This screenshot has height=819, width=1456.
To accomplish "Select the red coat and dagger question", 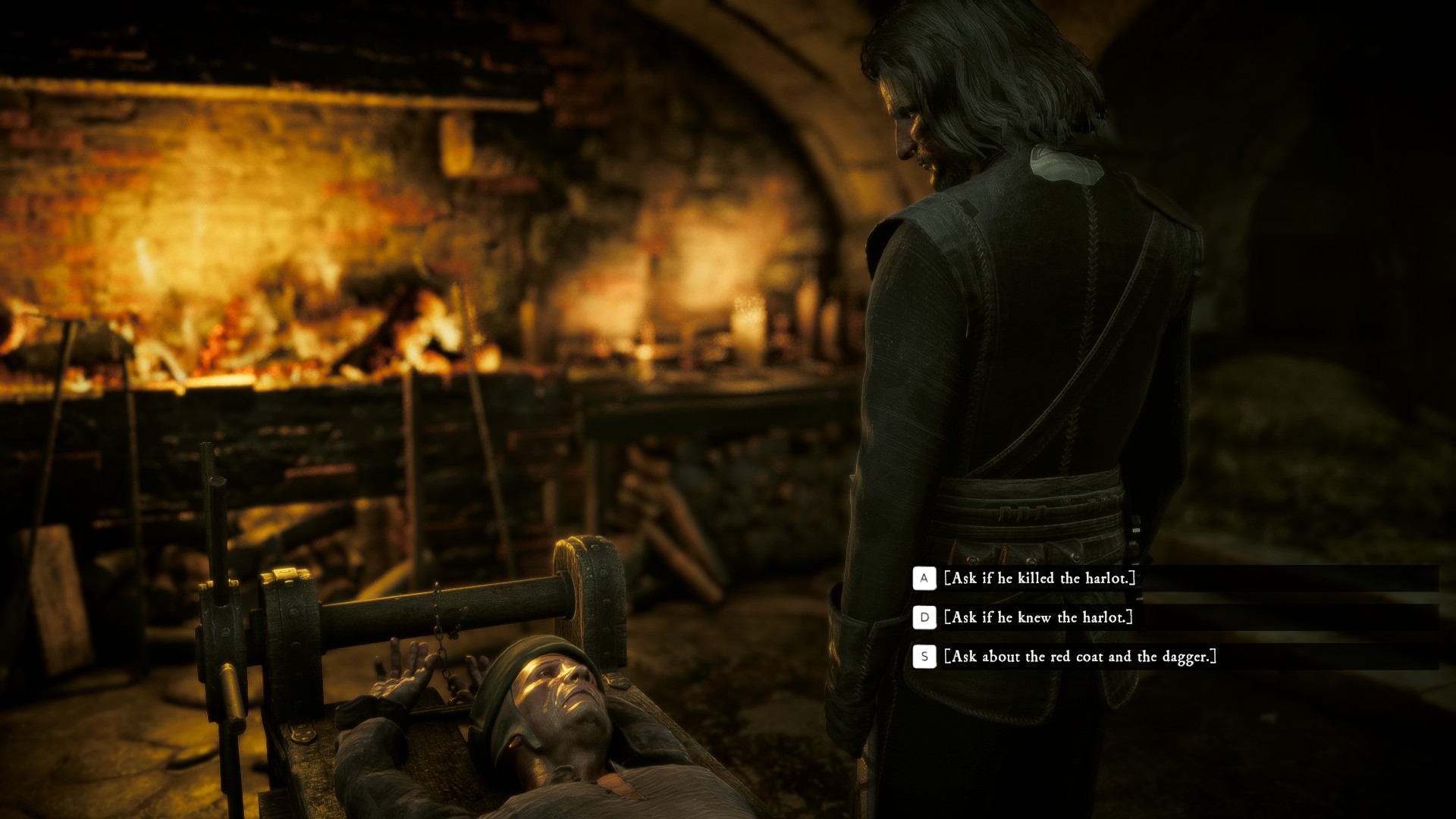I will tap(1080, 657).
